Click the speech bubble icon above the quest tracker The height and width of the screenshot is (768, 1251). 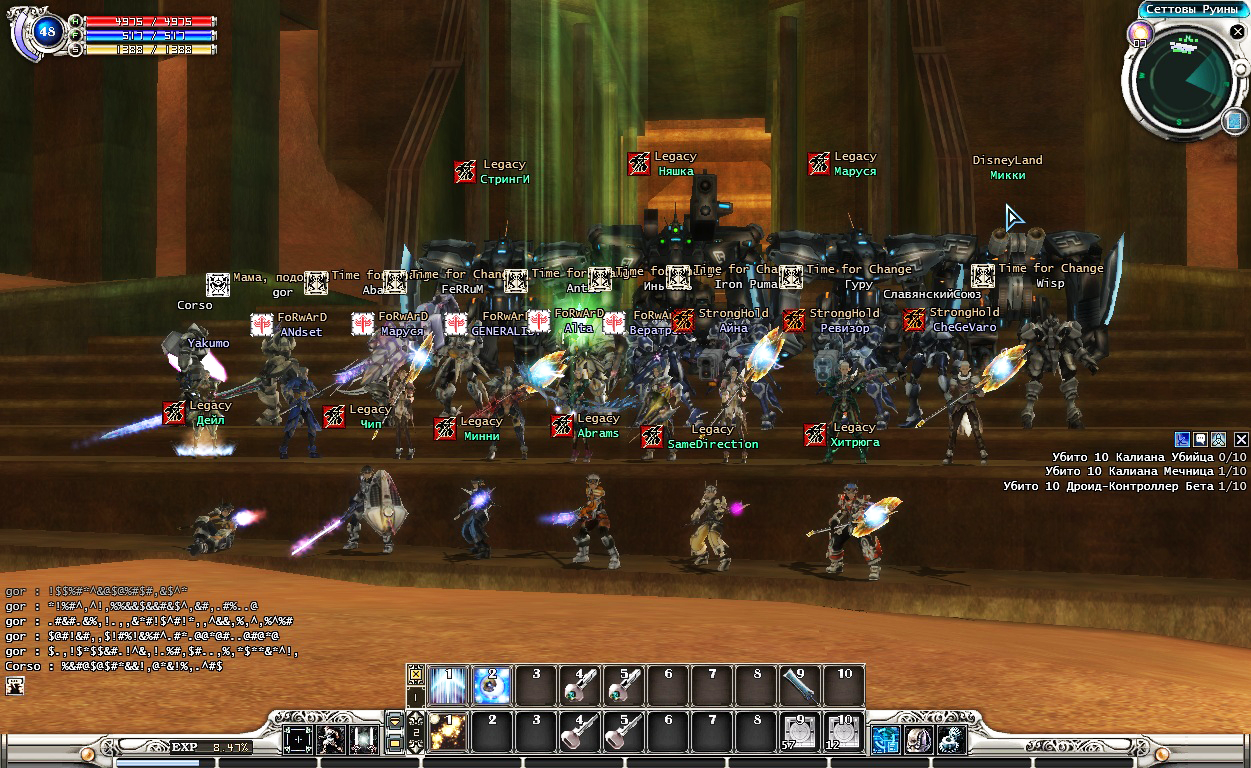coord(1200,439)
